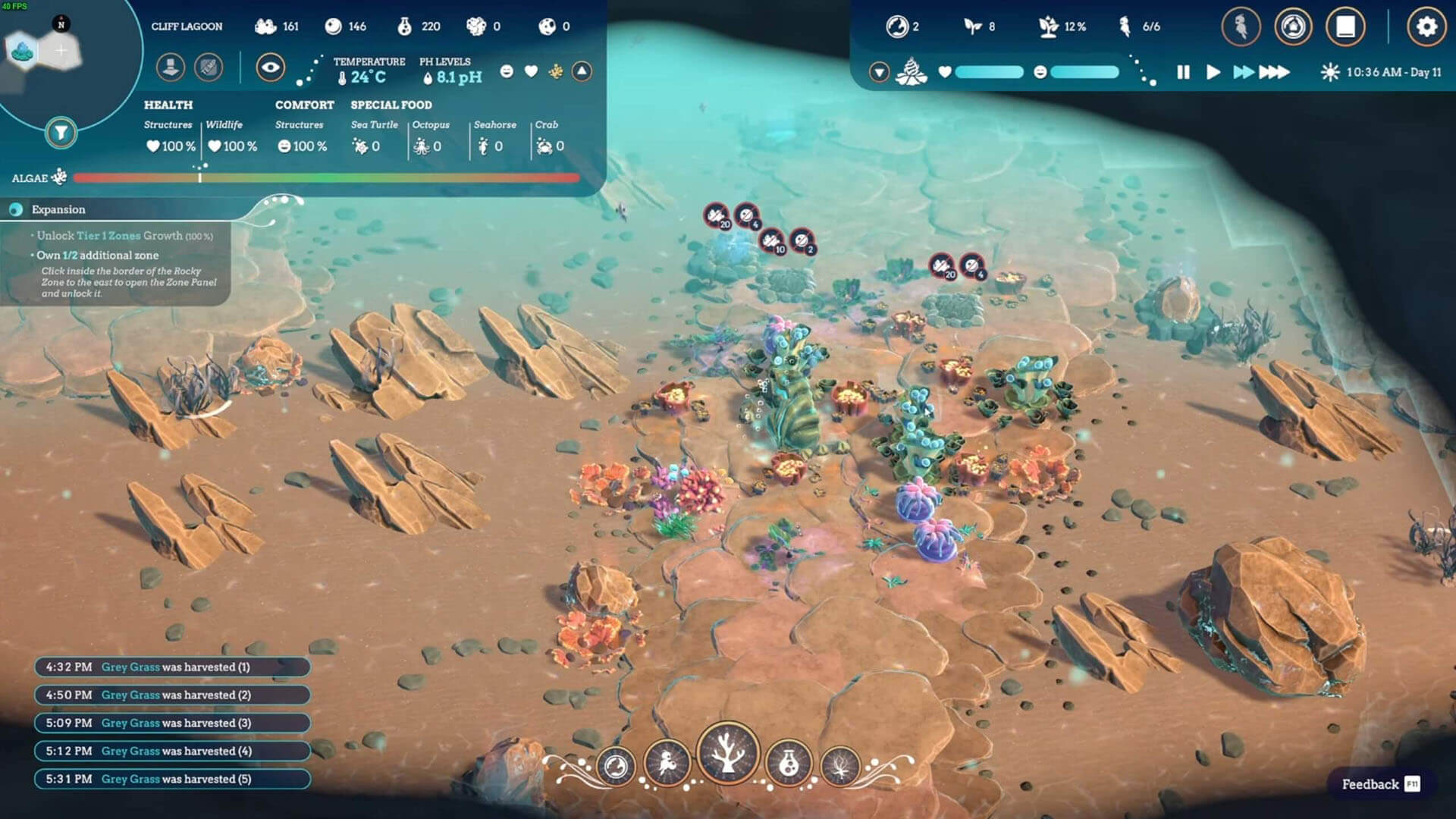Open the seahorse wildlife panel button
1456x819 pixels.
pyautogui.click(x=1241, y=27)
